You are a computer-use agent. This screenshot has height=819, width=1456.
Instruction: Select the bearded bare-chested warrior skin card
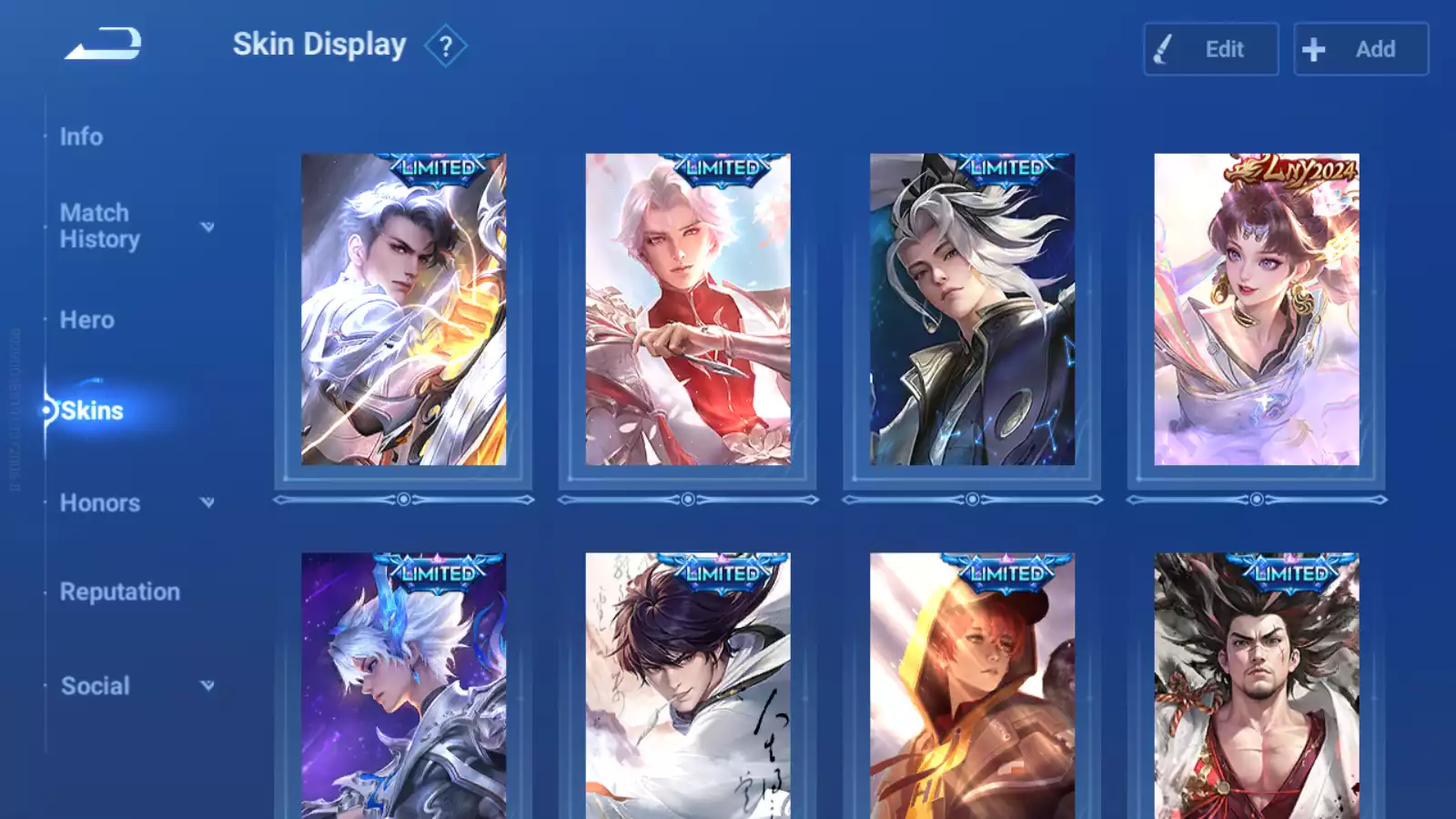(x=1256, y=687)
